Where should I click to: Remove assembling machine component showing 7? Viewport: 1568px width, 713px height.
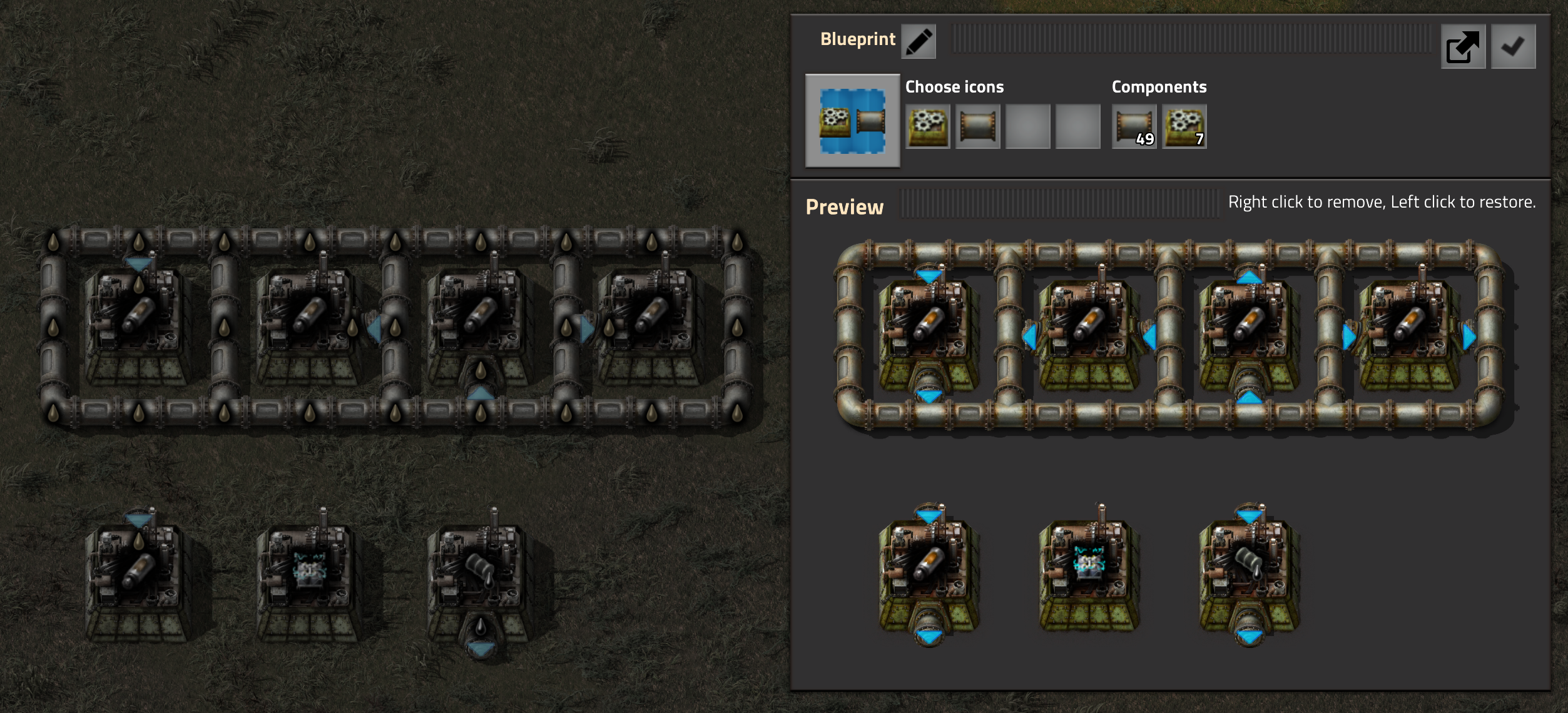pos(1184,126)
